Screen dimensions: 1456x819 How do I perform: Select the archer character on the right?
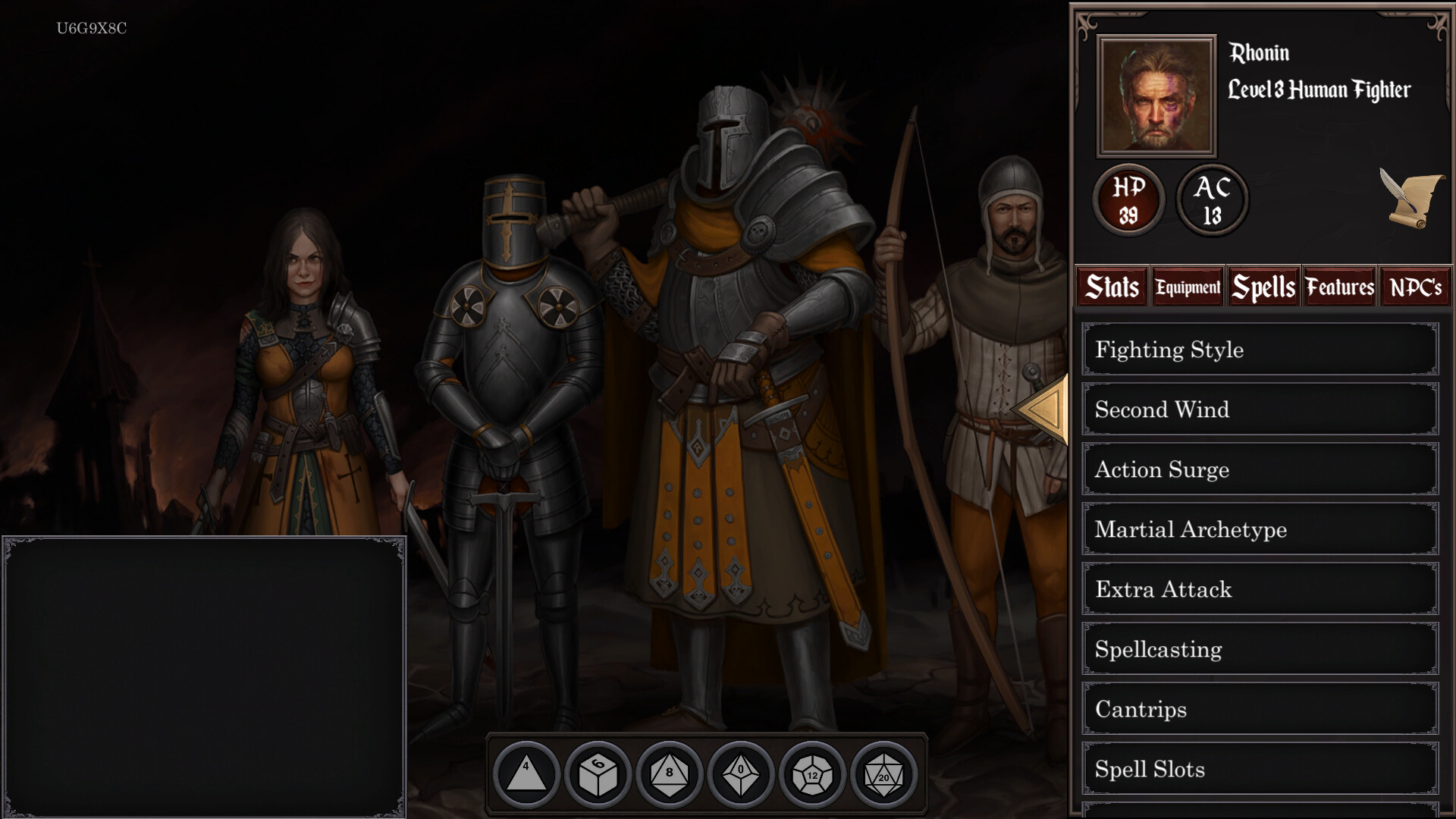point(1001,341)
